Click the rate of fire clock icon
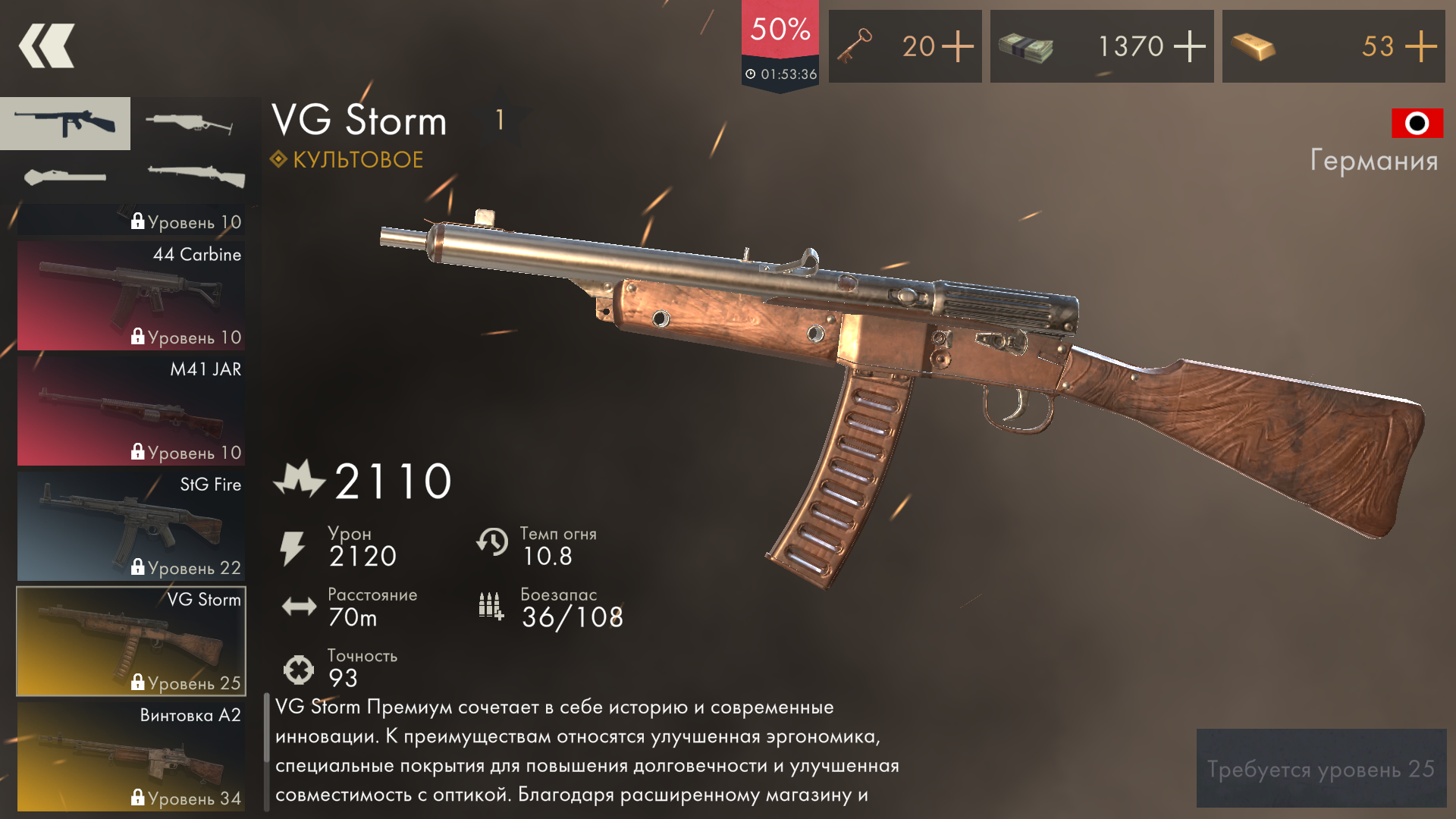This screenshot has height=819, width=1456. point(494,544)
